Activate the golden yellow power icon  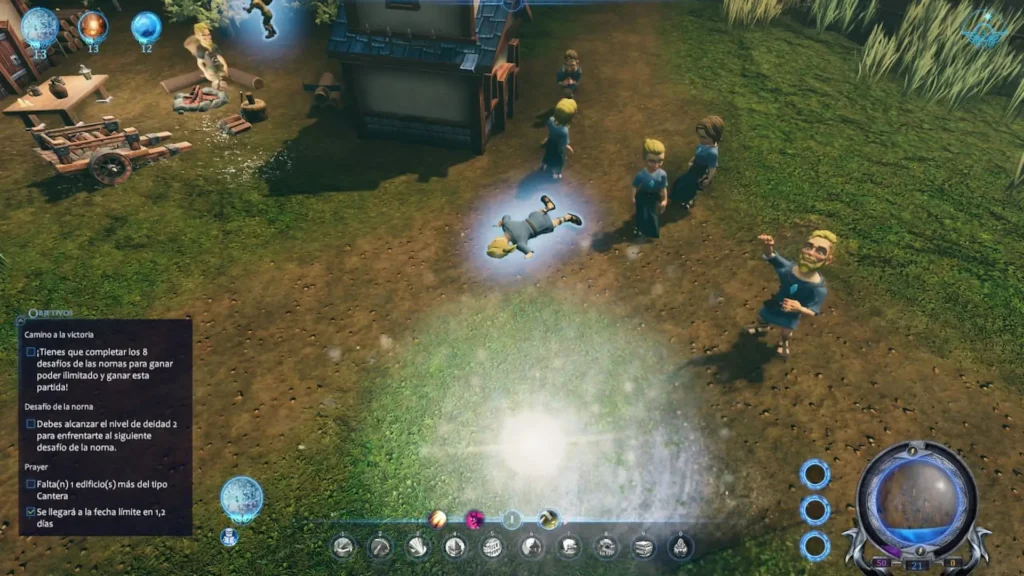[548, 519]
